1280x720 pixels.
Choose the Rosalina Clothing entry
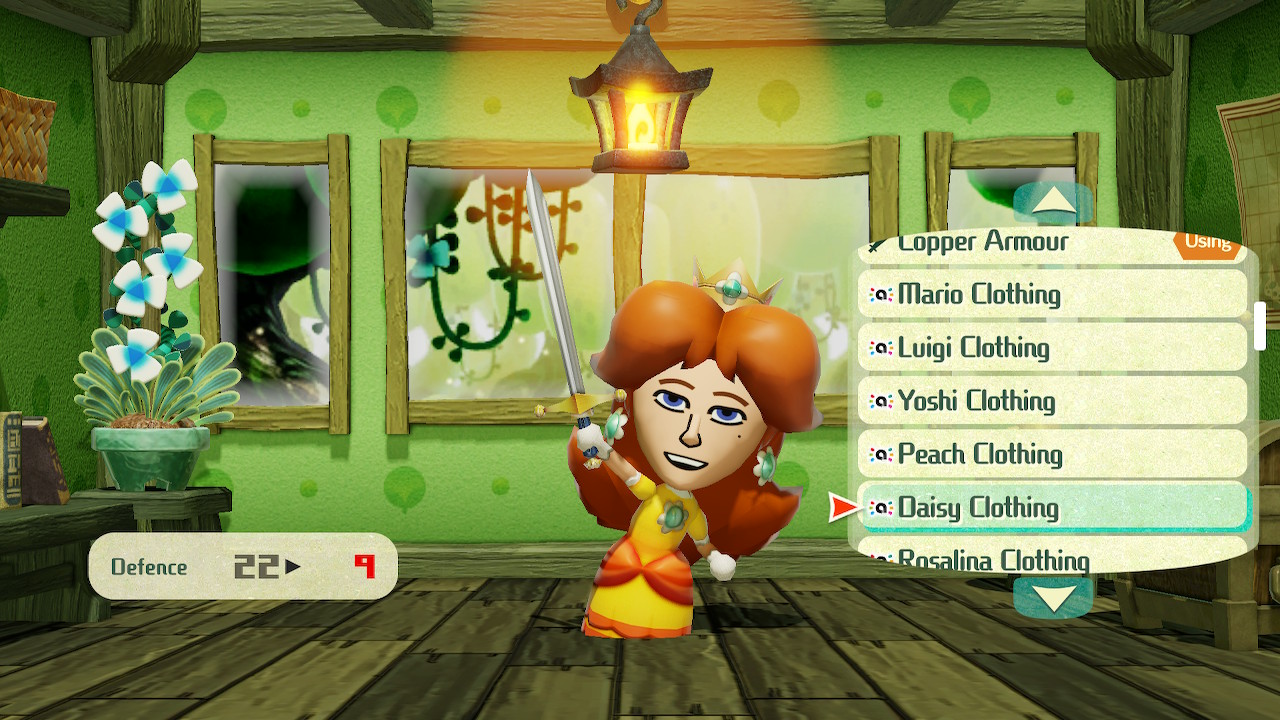1052,556
